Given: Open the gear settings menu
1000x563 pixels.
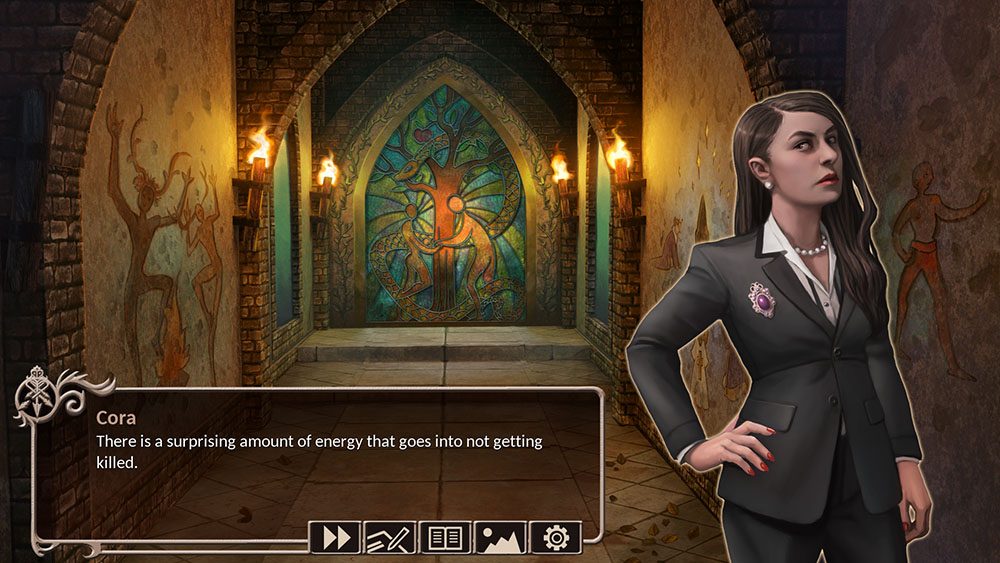Looking at the screenshot, I should 555,538.
